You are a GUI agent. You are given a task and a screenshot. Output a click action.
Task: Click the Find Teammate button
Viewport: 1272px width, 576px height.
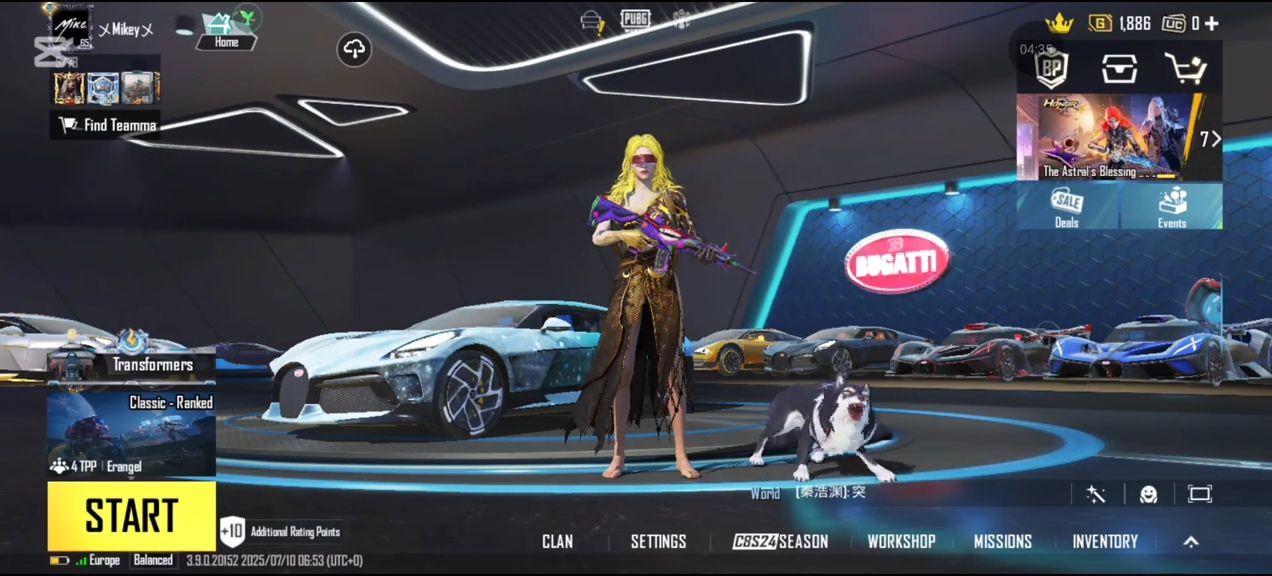108,125
